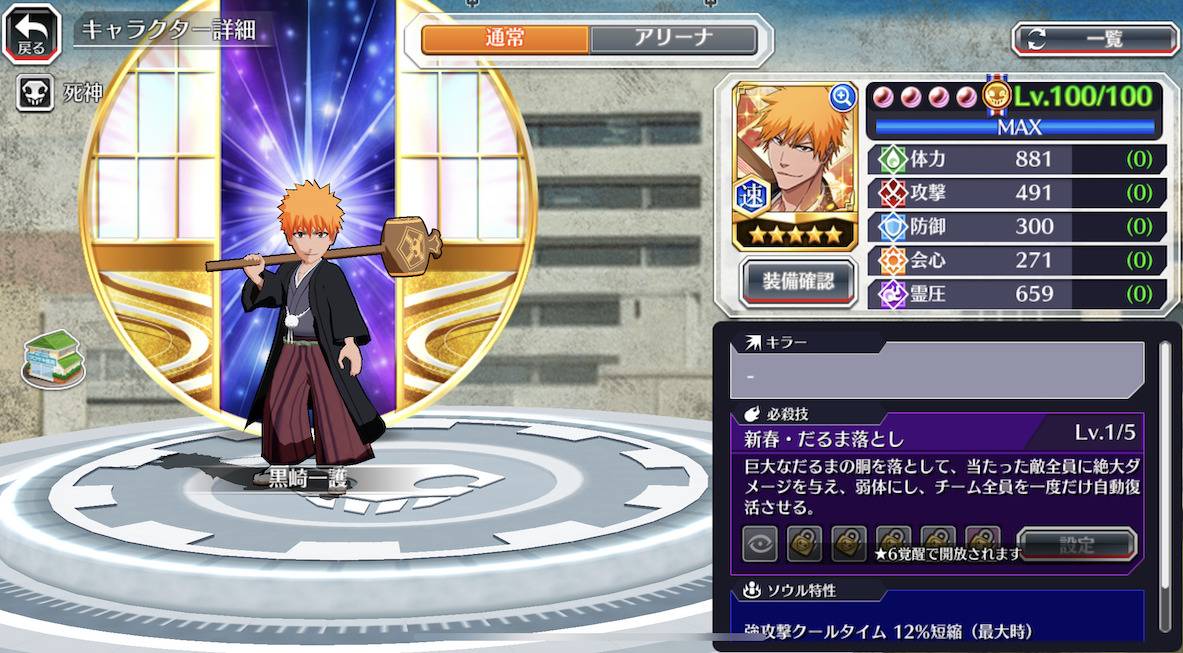Open the 一覧 character list
This screenshot has width=1183, height=653.
[1095, 39]
